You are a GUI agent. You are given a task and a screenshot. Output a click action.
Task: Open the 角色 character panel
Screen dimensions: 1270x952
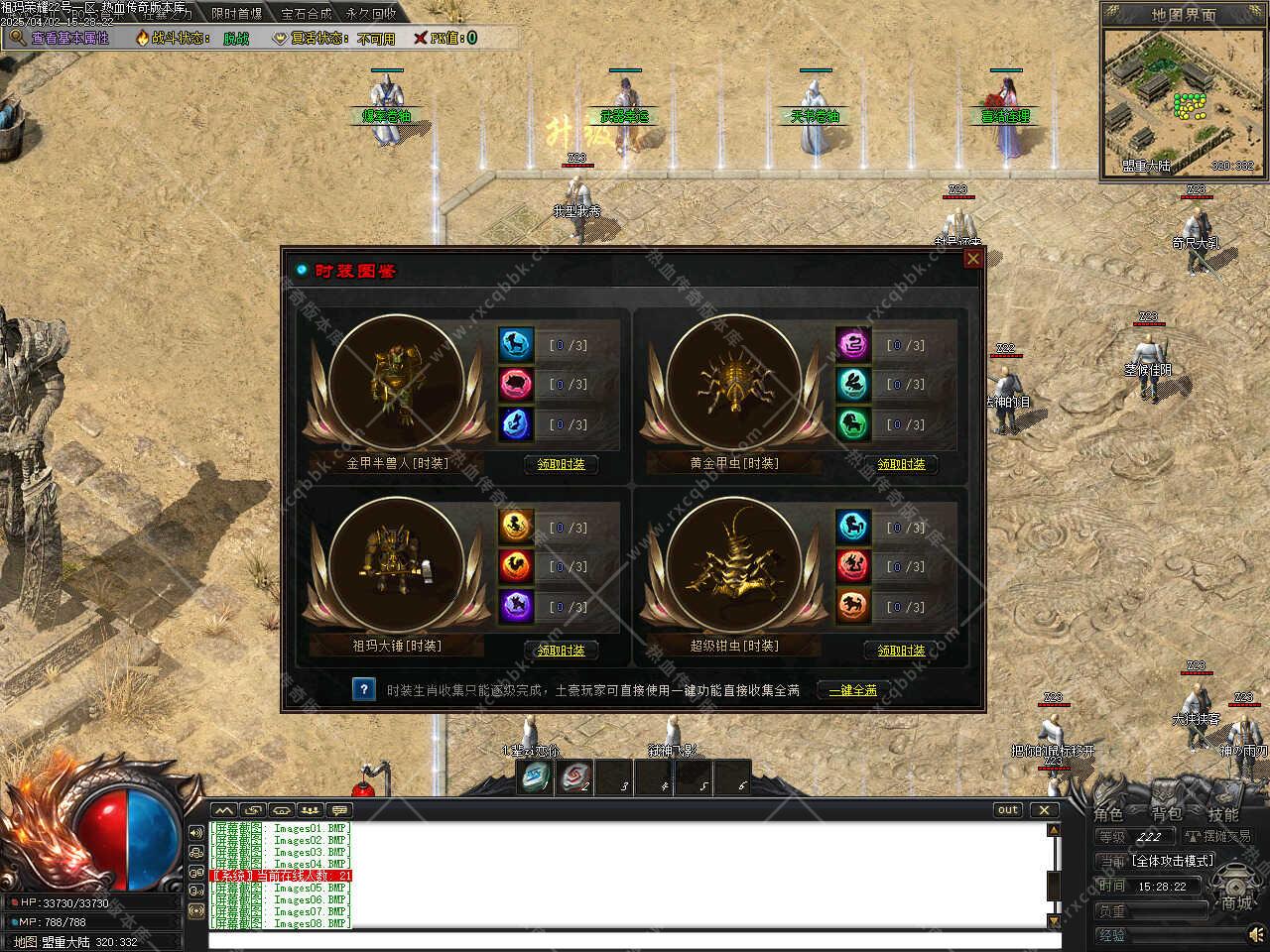coord(1108,814)
